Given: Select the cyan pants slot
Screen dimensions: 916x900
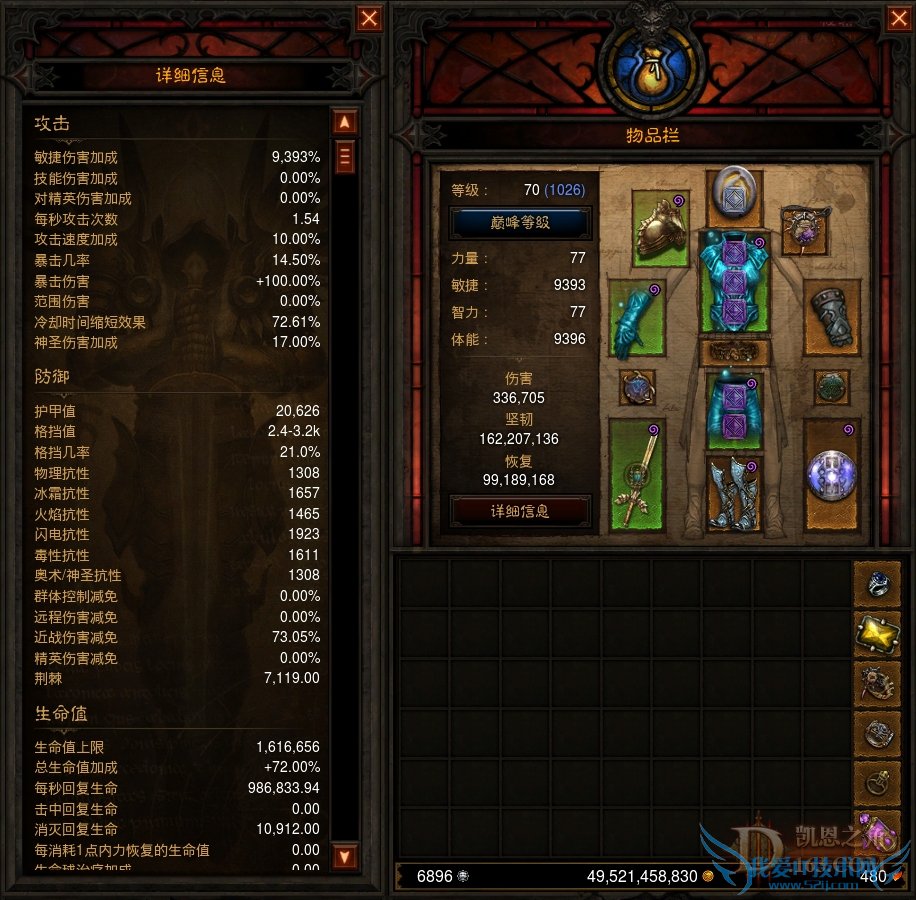Looking at the screenshot, I should tap(734, 410).
